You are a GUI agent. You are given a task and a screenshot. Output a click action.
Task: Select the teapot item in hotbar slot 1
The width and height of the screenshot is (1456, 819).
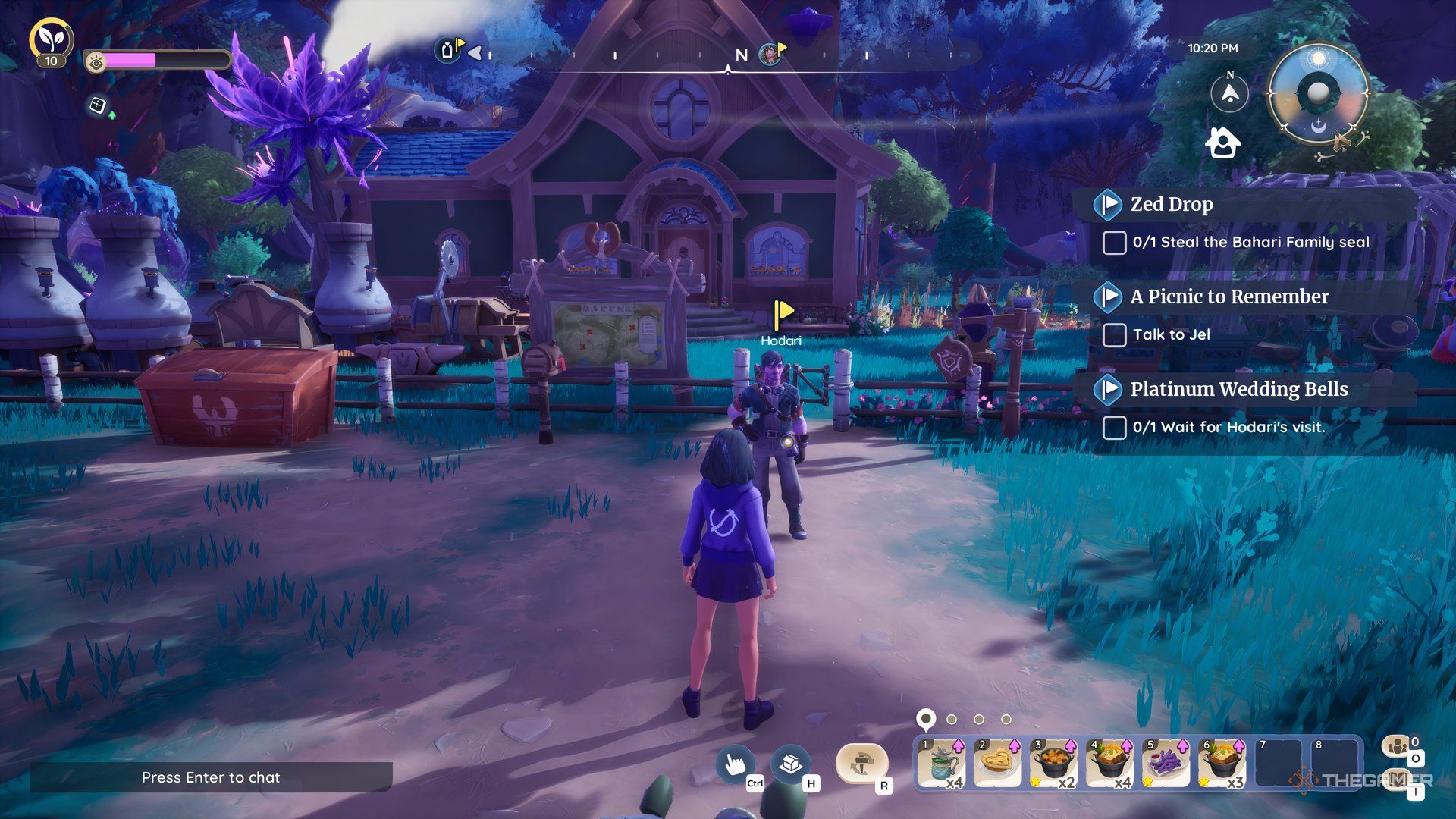click(x=941, y=764)
